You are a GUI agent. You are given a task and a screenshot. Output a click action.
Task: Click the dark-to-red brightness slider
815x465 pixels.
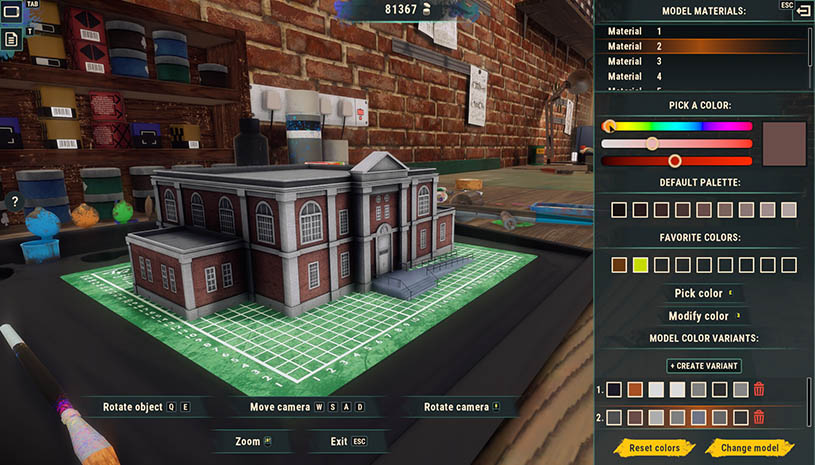click(677, 160)
